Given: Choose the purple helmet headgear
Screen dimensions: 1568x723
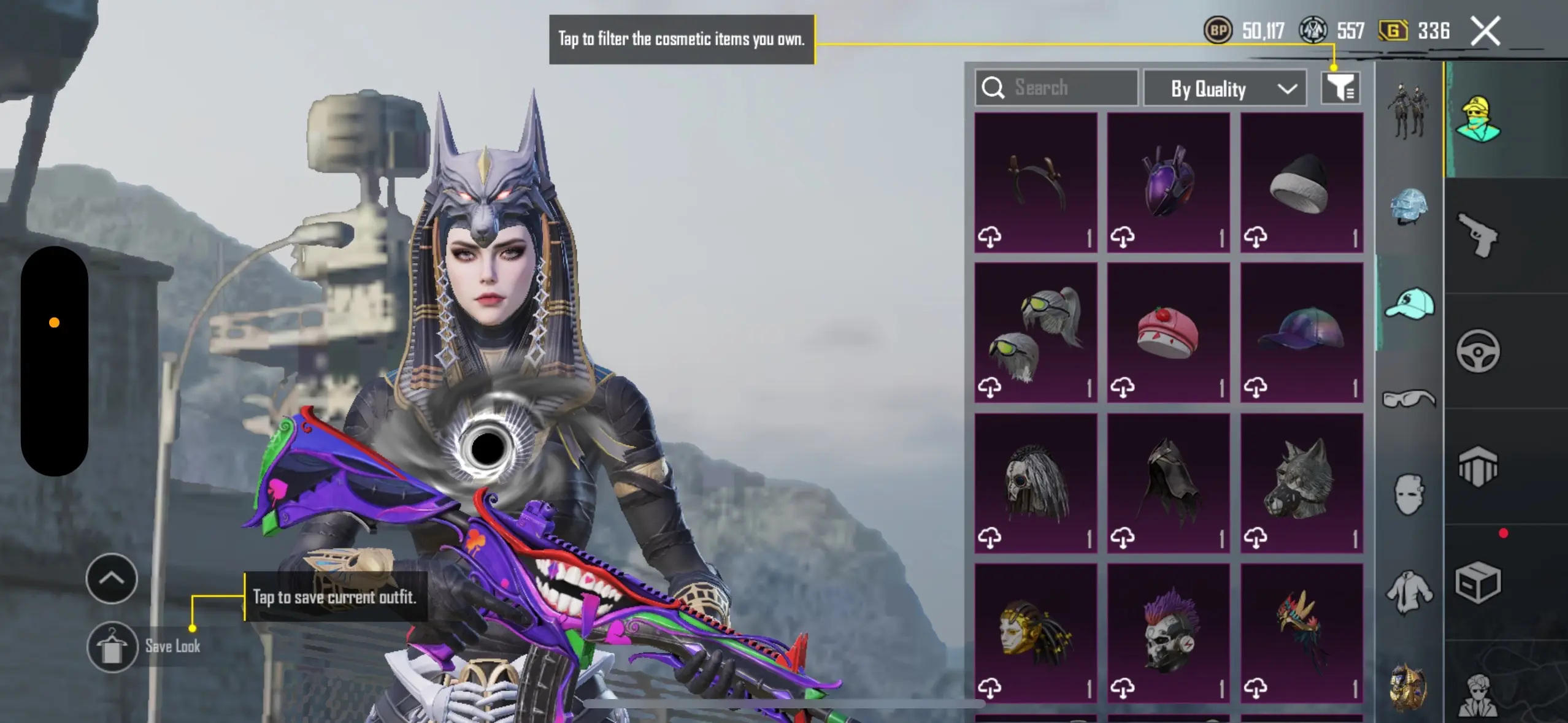Looking at the screenshot, I should tap(1168, 183).
